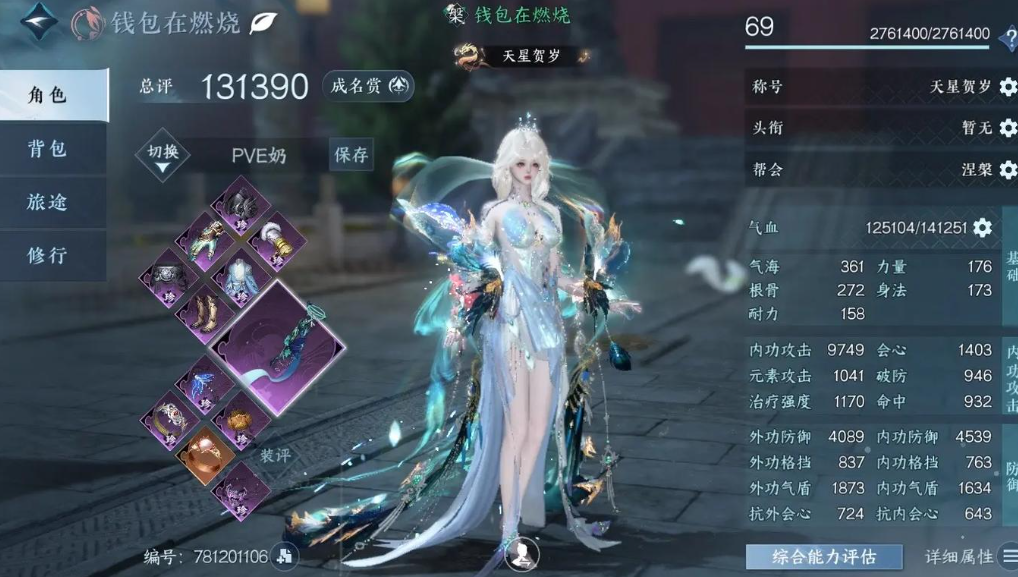1018x577 pixels.
Task: Show 详细属性 detailed attributes
Action: click(x=966, y=557)
